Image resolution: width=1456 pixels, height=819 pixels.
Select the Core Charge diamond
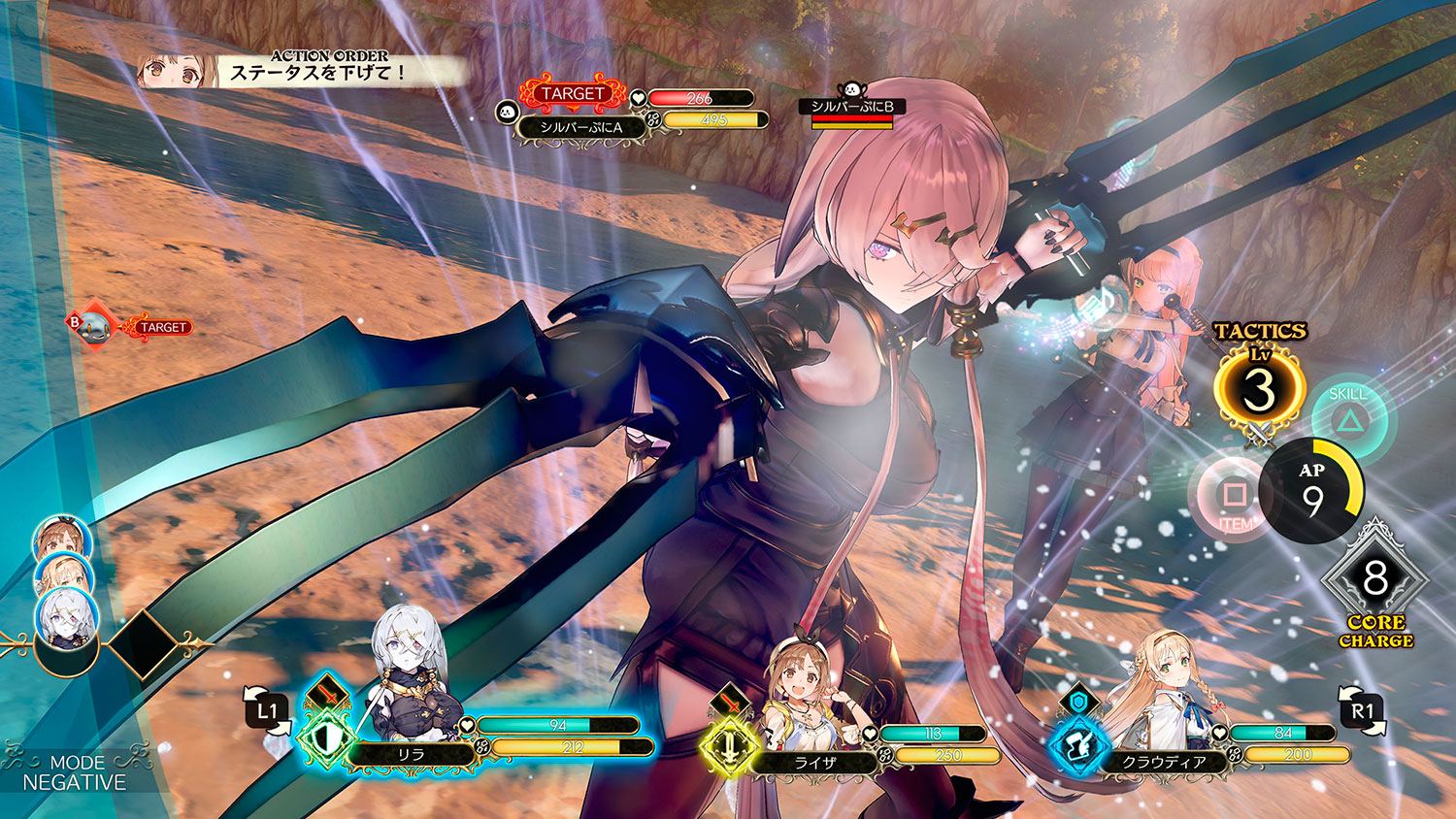click(1374, 578)
